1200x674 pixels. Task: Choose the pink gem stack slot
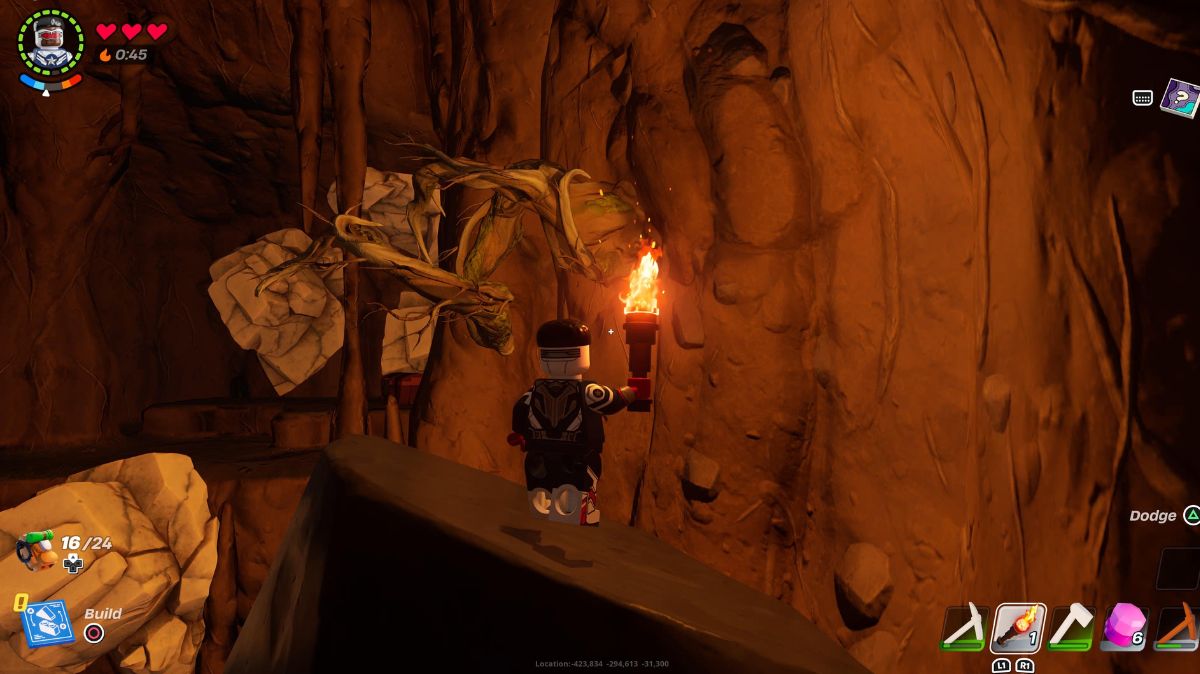pos(1124,628)
